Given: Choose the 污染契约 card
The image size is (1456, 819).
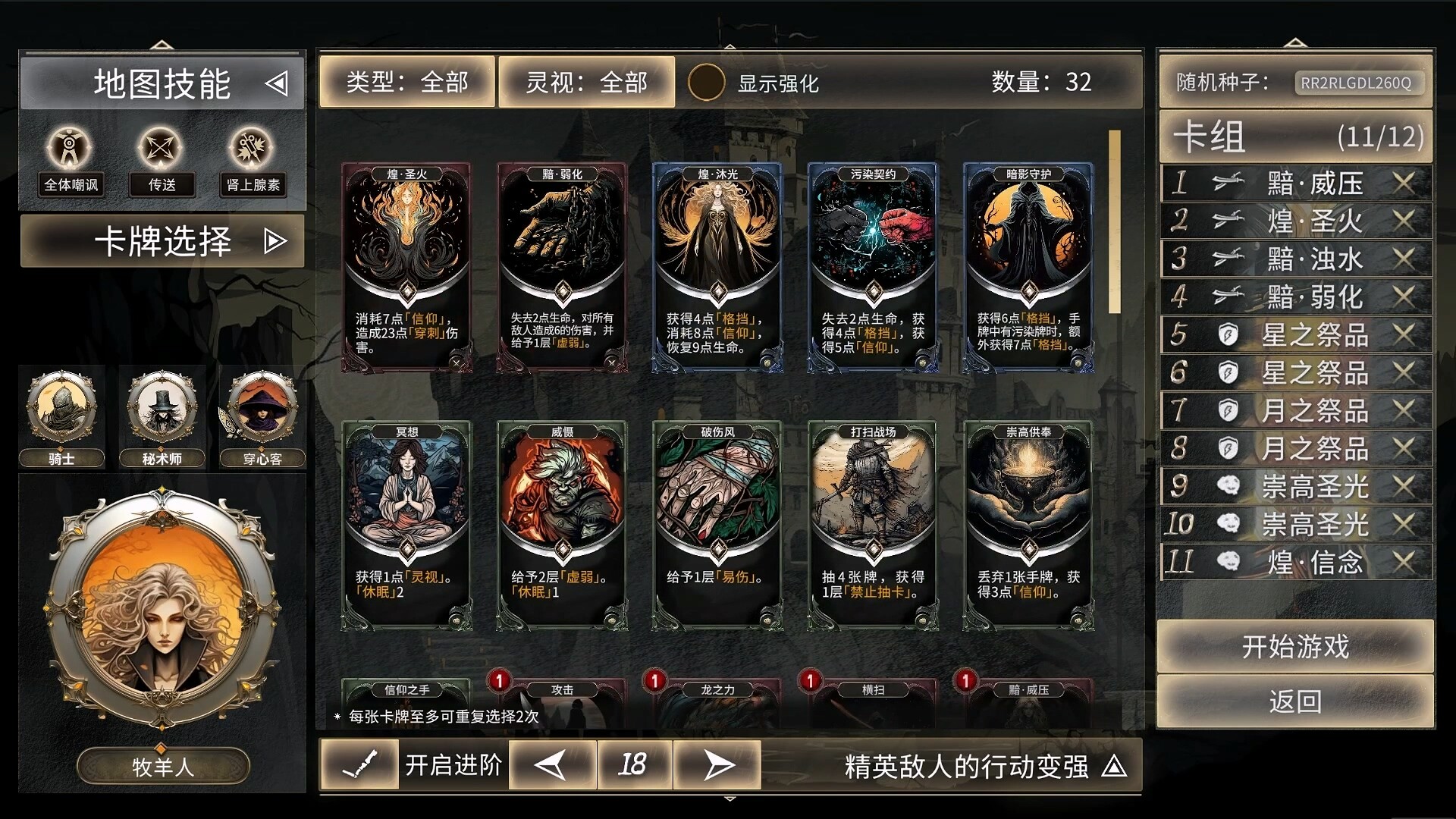Looking at the screenshot, I should [x=873, y=267].
